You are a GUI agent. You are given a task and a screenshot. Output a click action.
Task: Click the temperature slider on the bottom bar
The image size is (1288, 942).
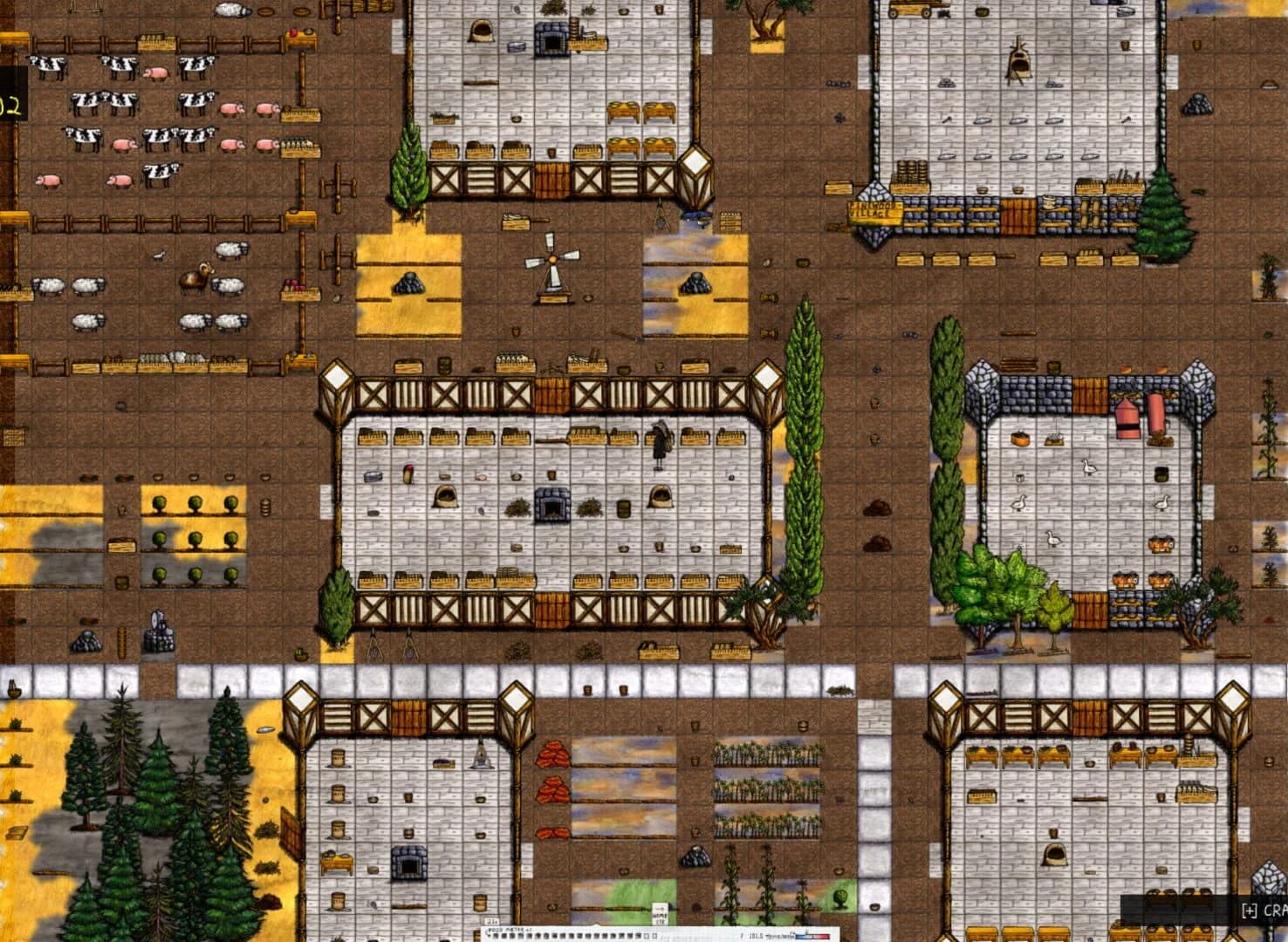(812, 936)
